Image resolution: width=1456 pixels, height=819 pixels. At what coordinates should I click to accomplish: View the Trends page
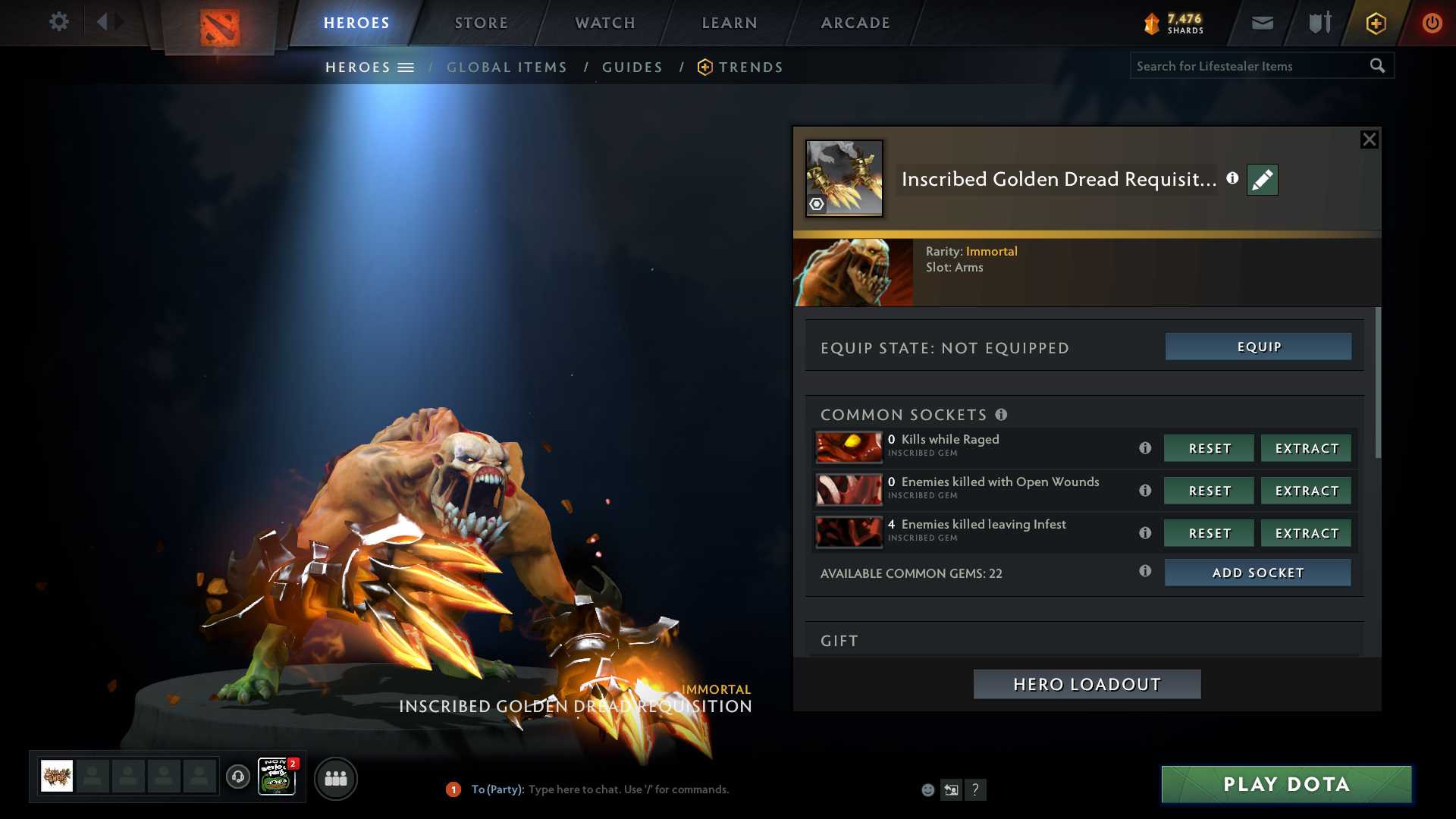(x=750, y=67)
